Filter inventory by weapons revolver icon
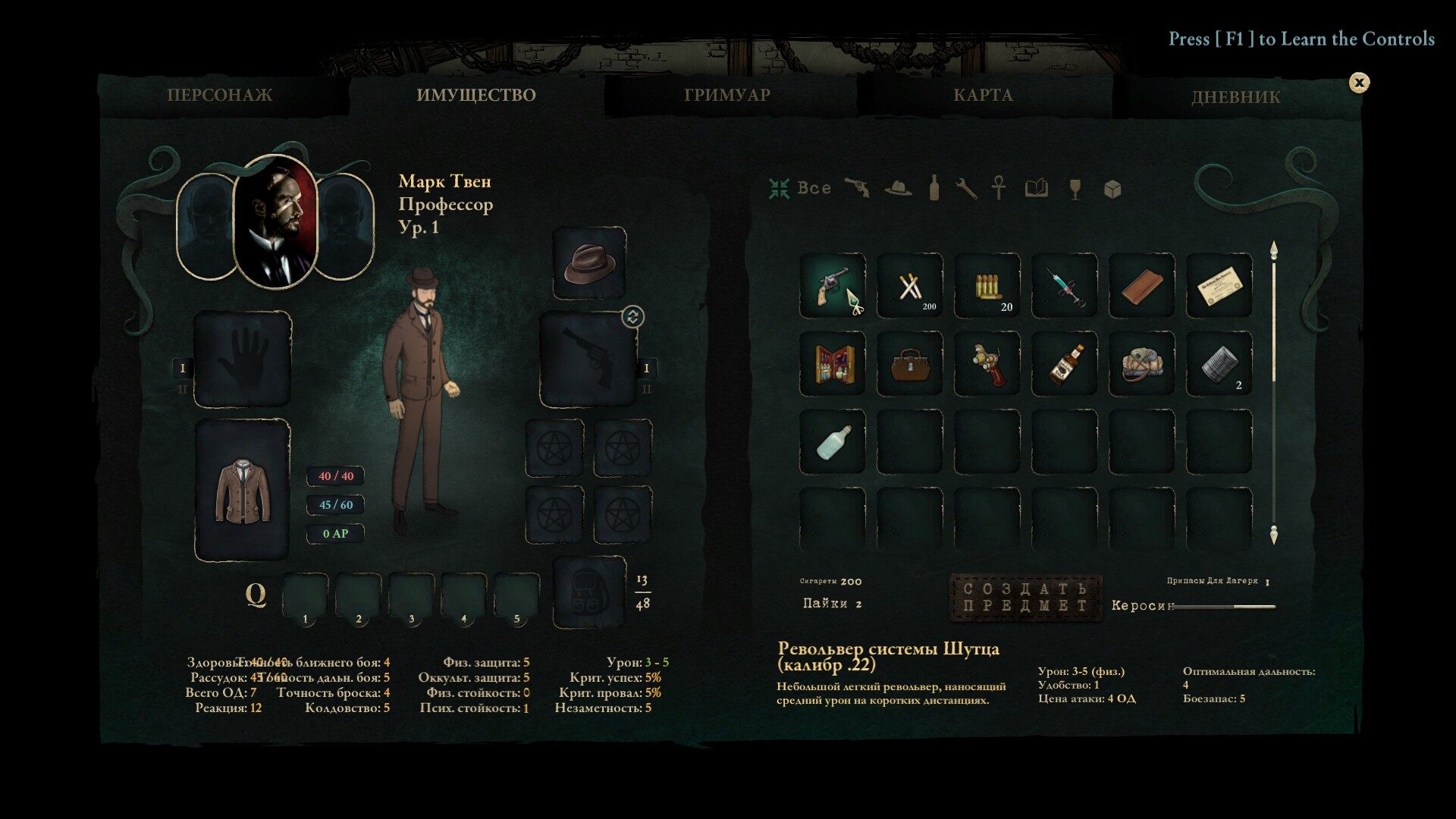This screenshot has height=819, width=1456. point(857,188)
